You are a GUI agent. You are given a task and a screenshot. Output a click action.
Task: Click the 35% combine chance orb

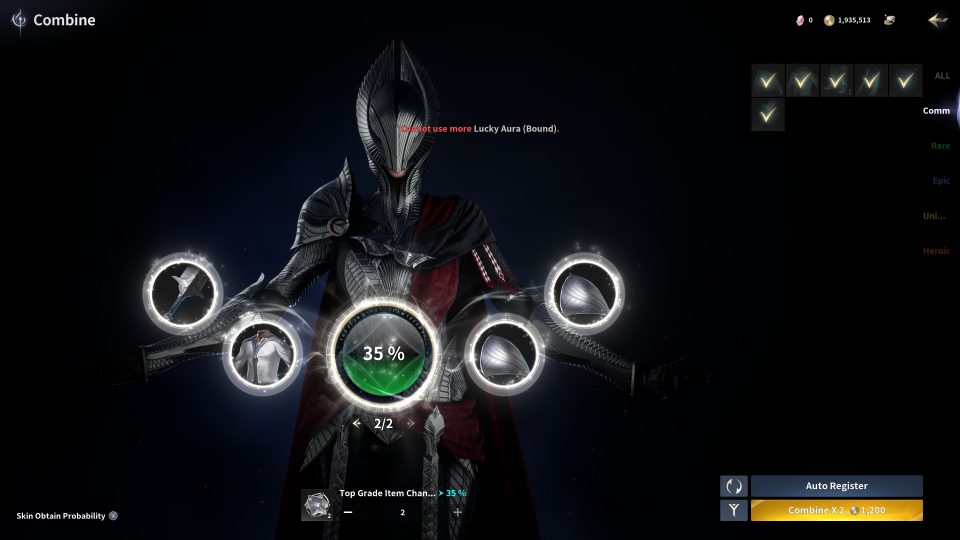(x=383, y=353)
